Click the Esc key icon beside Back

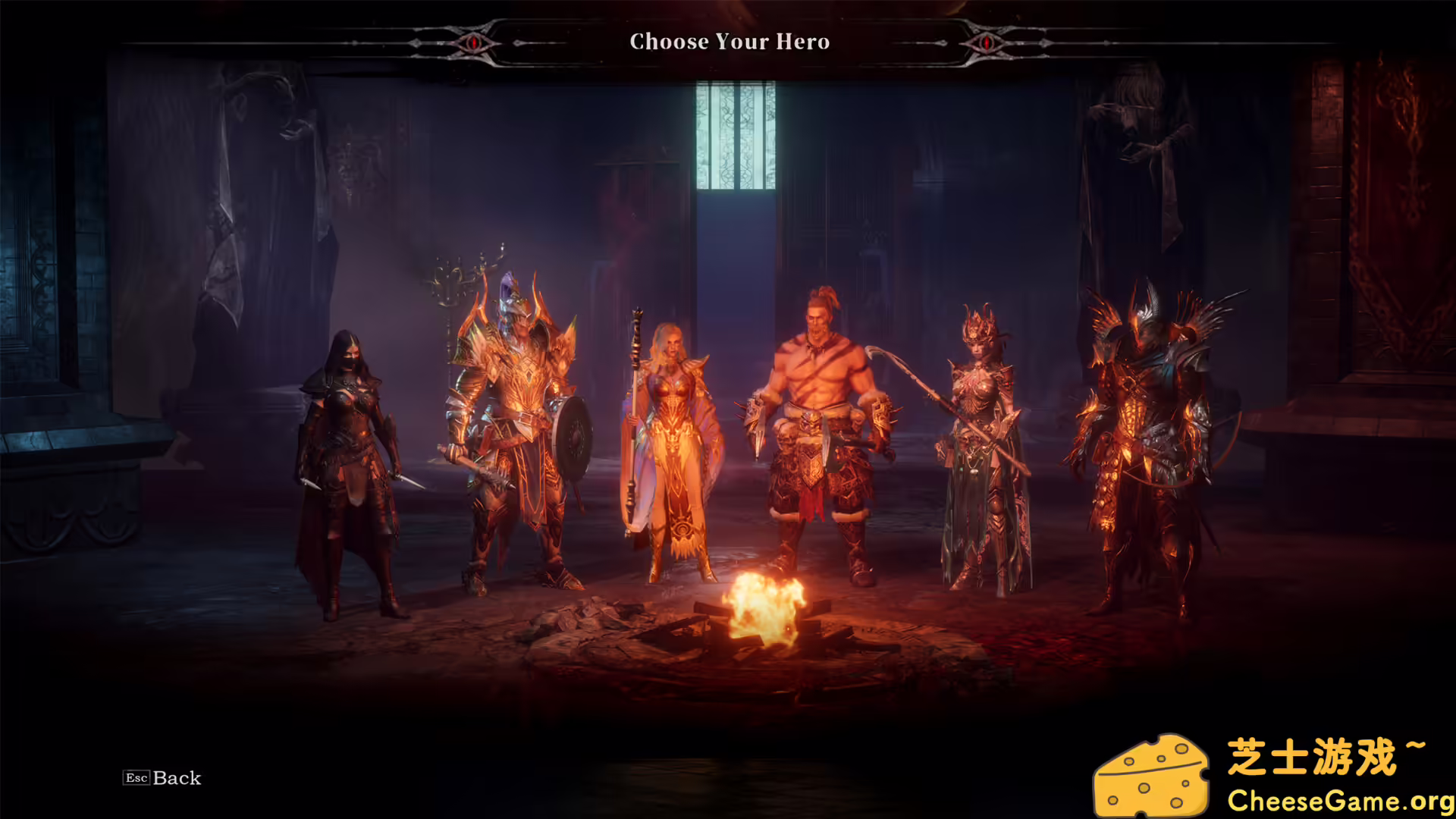[137, 778]
